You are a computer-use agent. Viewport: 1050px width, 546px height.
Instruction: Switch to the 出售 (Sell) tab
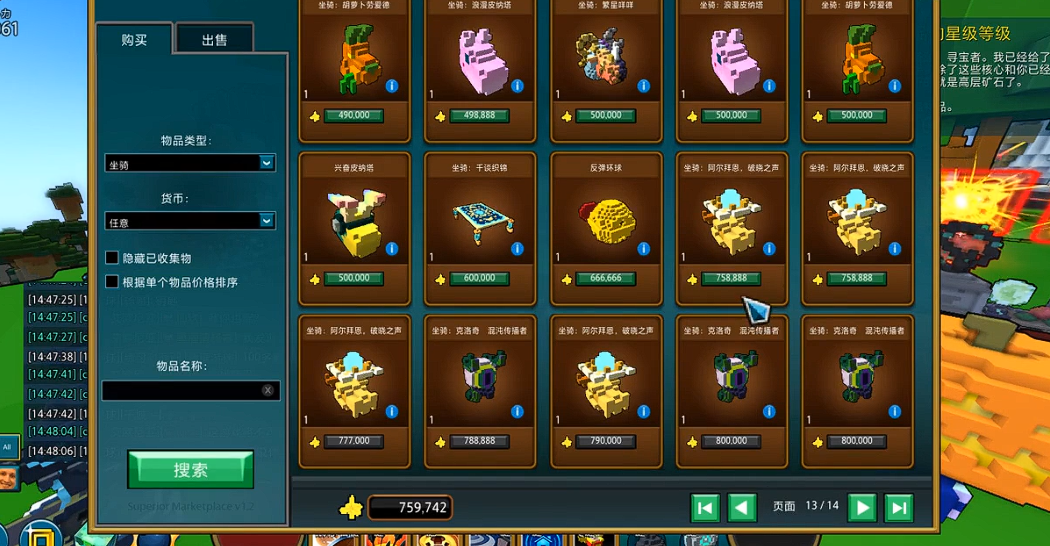(214, 40)
